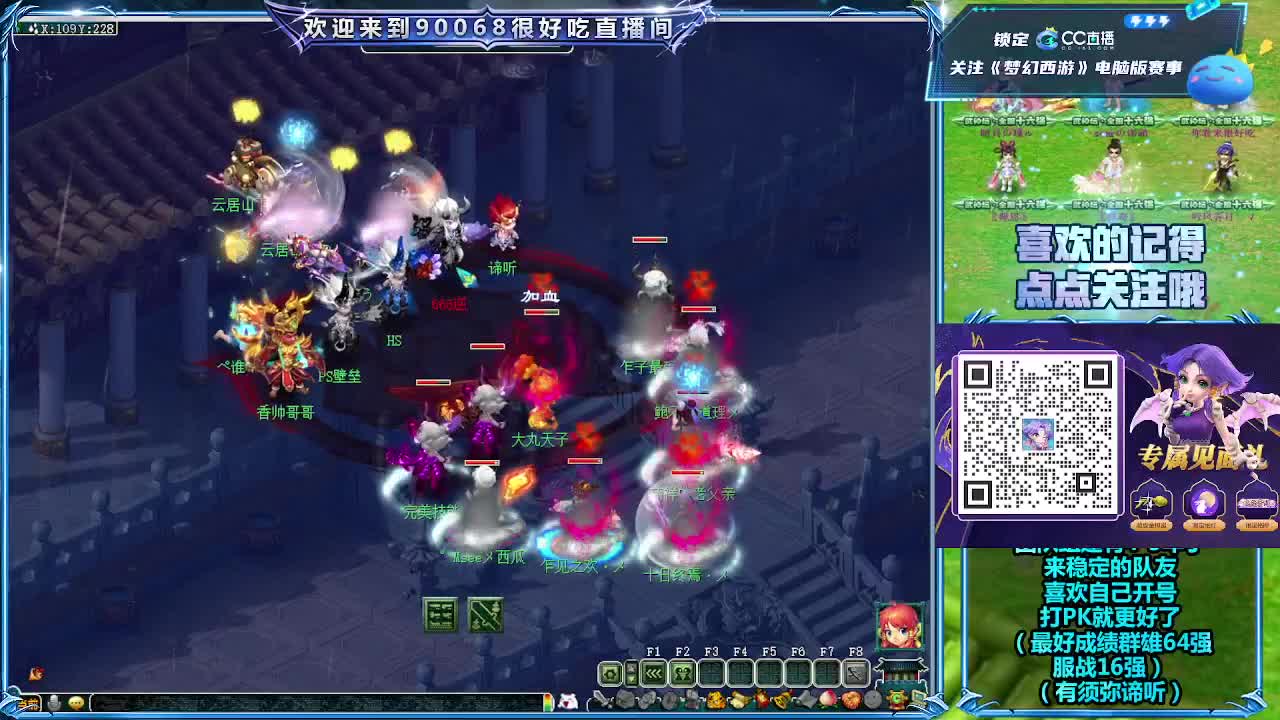
Task: Open the emoji picker next to the chat input
Action: point(74,701)
